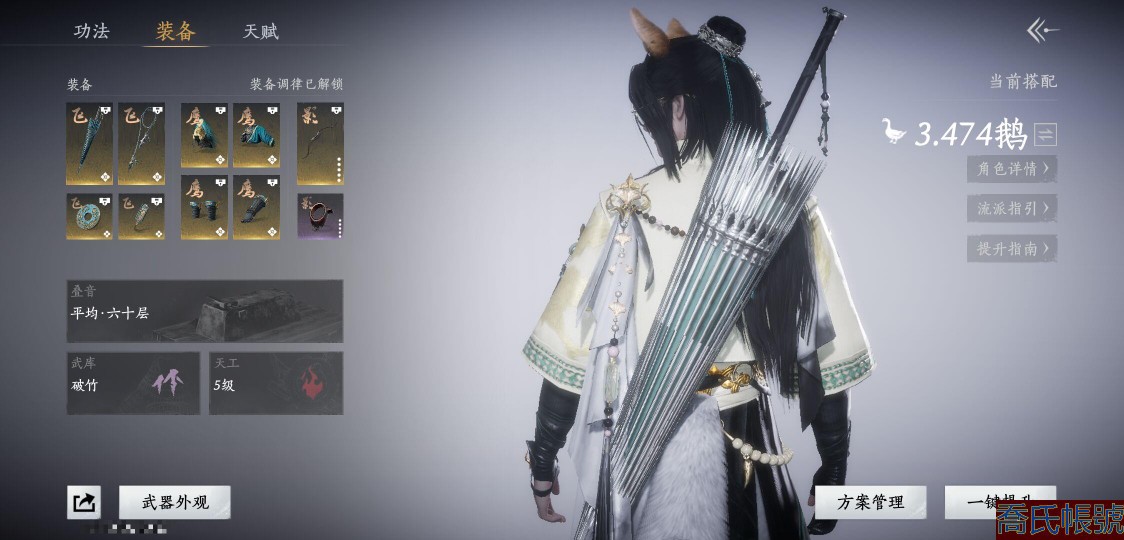Choose the jade disc ring slot
The image size is (1124, 540).
[x=90, y=215]
